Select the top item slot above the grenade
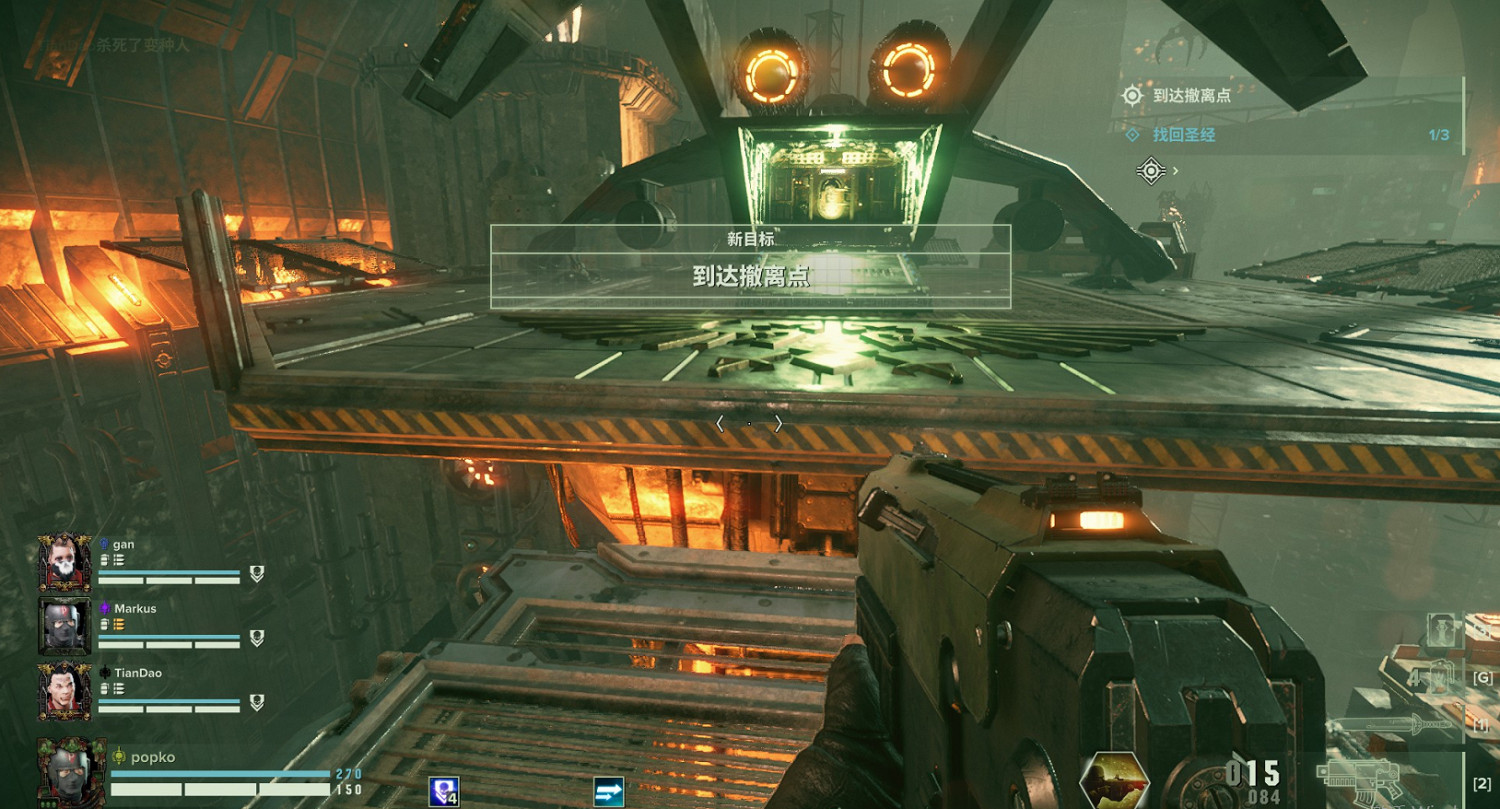The width and height of the screenshot is (1500, 809). [1443, 630]
